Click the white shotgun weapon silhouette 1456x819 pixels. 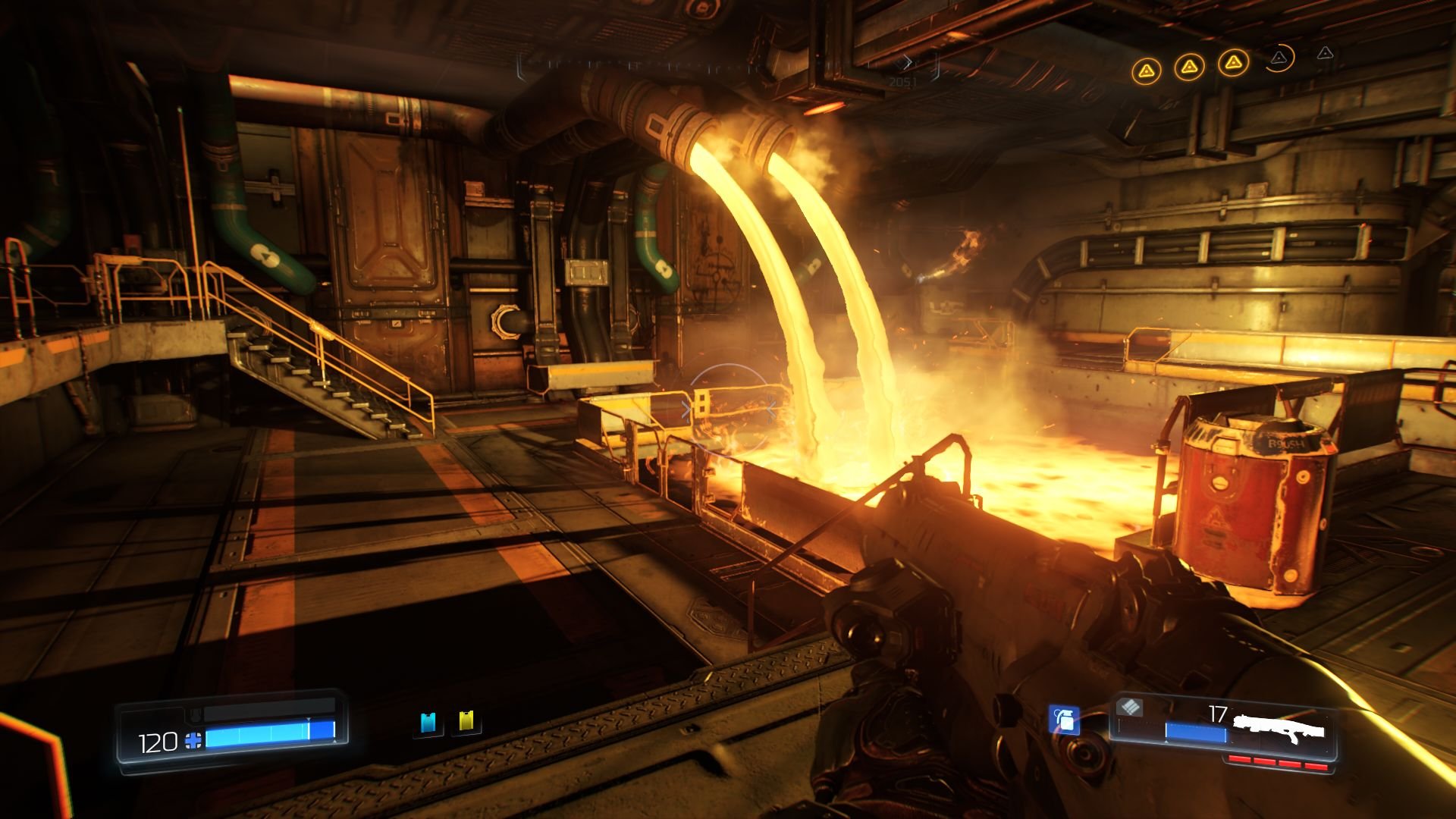(1280, 730)
